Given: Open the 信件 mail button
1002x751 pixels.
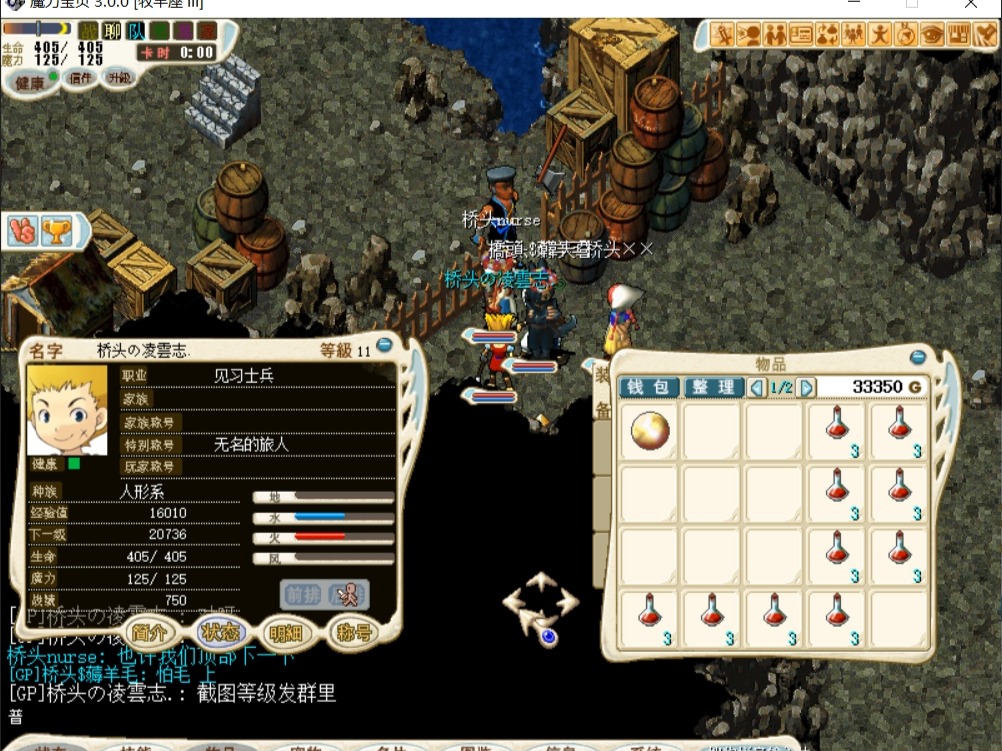Looking at the screenshot, I should click(x=80, y=78).
